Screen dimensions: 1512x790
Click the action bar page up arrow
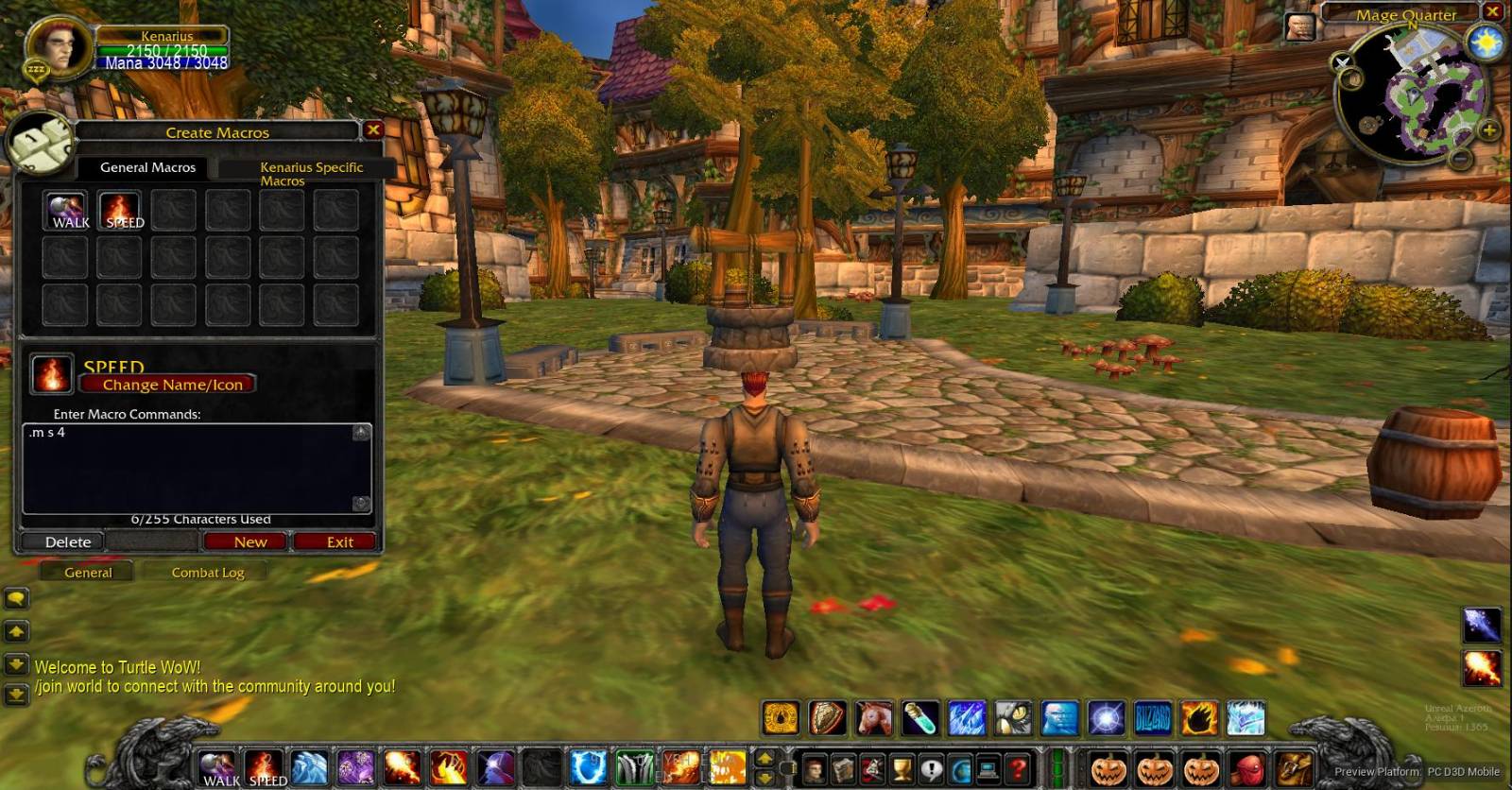(x=764, y=756)
